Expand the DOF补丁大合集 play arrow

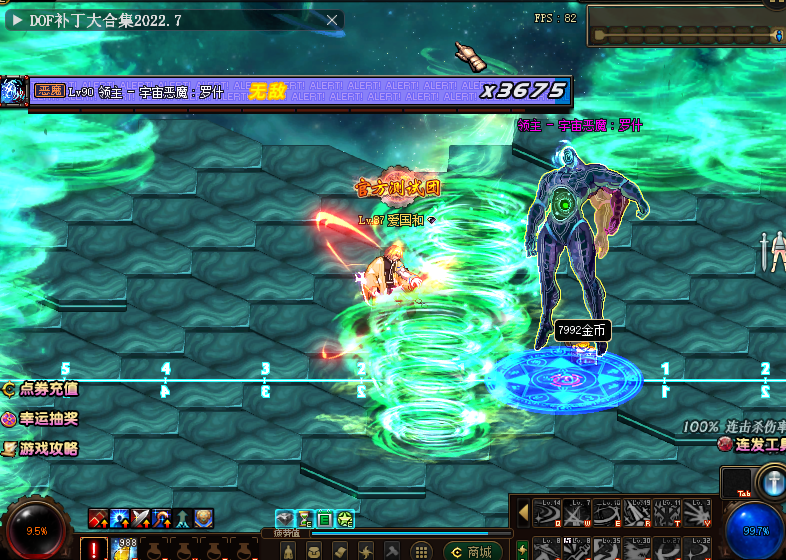[x=17, y=20]
